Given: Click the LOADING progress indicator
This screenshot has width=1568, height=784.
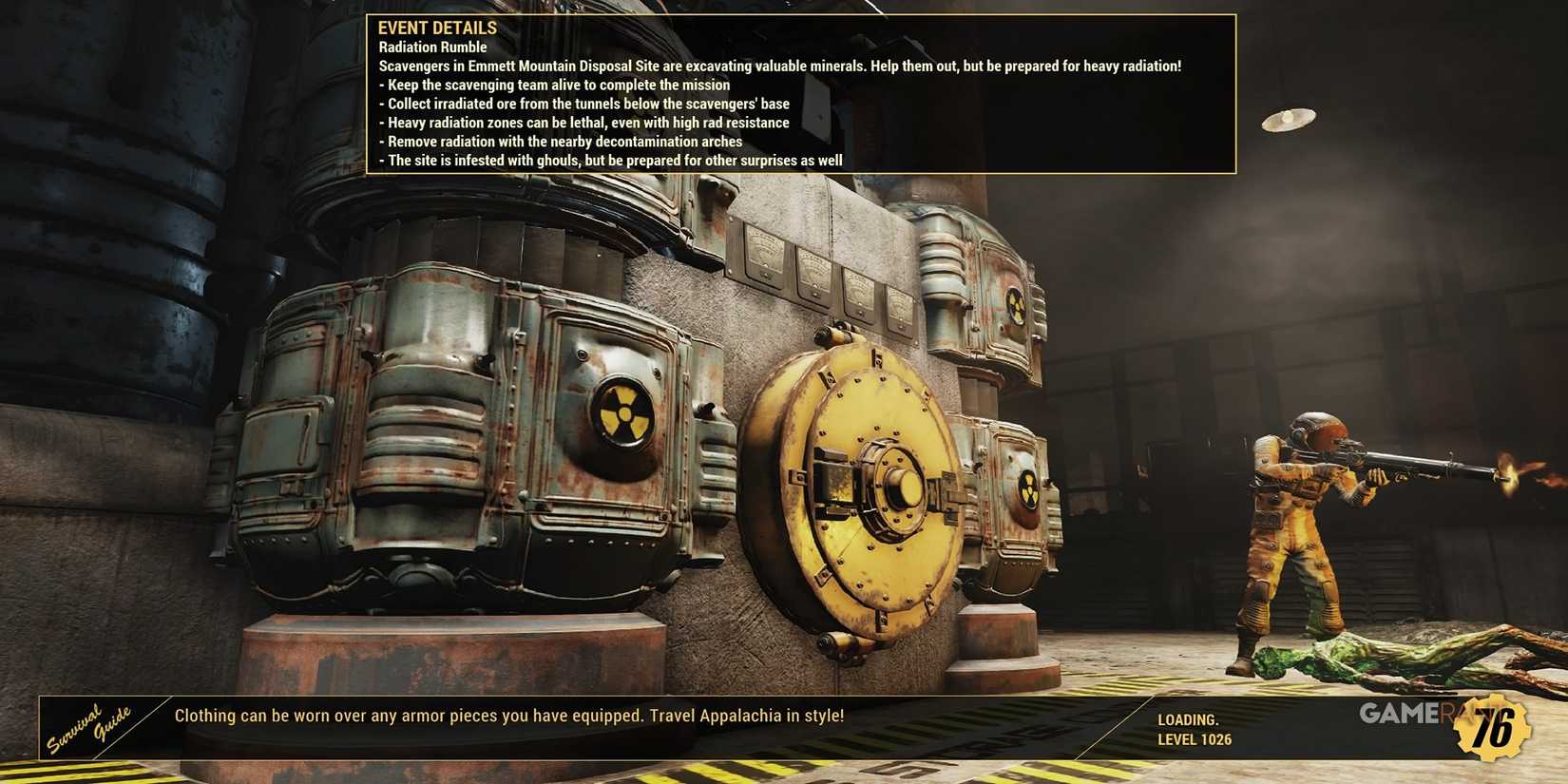Looking at the screenshot, I should [x=1188, y=720].
